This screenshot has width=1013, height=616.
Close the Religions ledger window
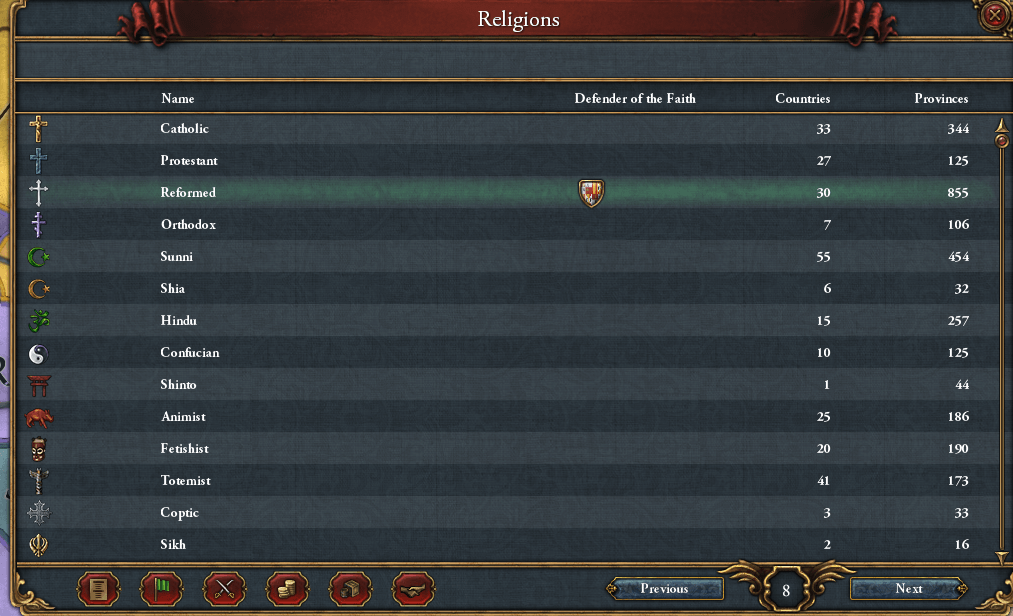[993, 15]
